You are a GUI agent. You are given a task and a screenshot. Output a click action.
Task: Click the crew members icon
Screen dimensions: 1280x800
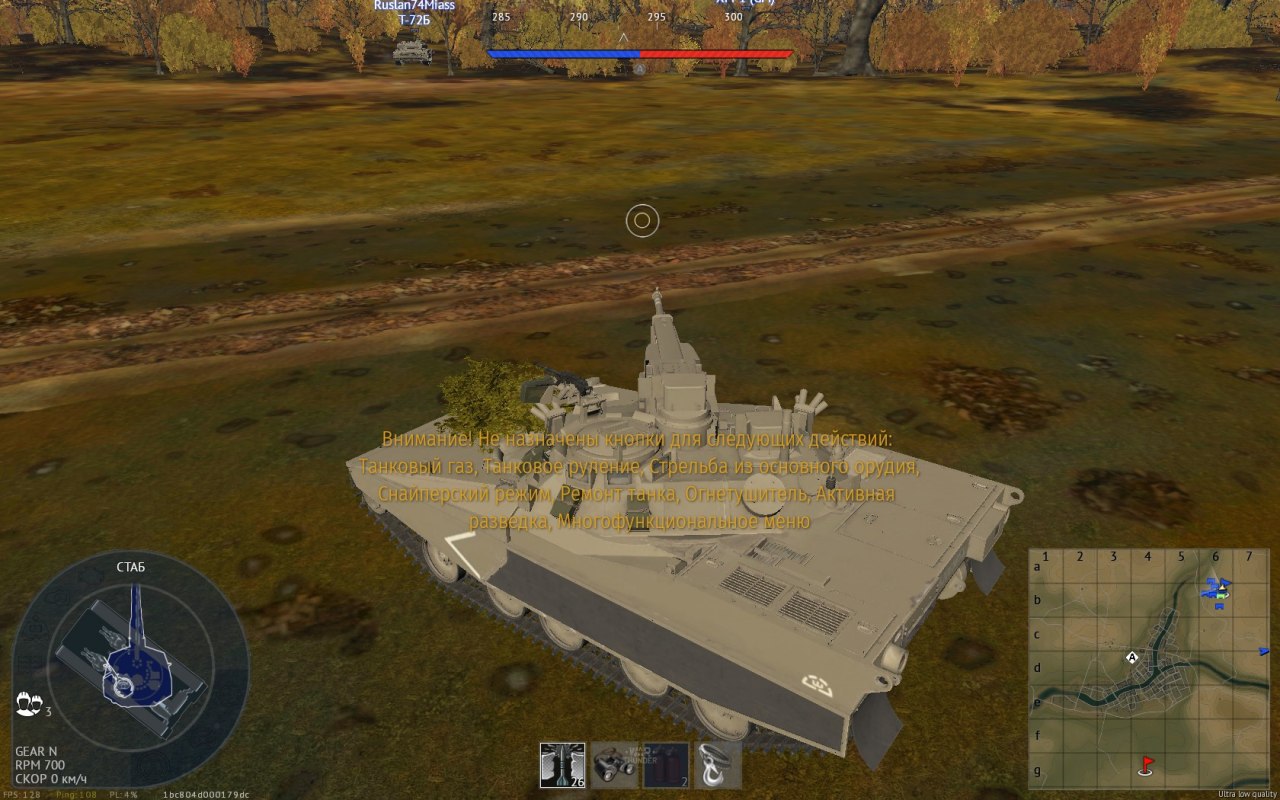pyautogui.click(x=27, y=705)
